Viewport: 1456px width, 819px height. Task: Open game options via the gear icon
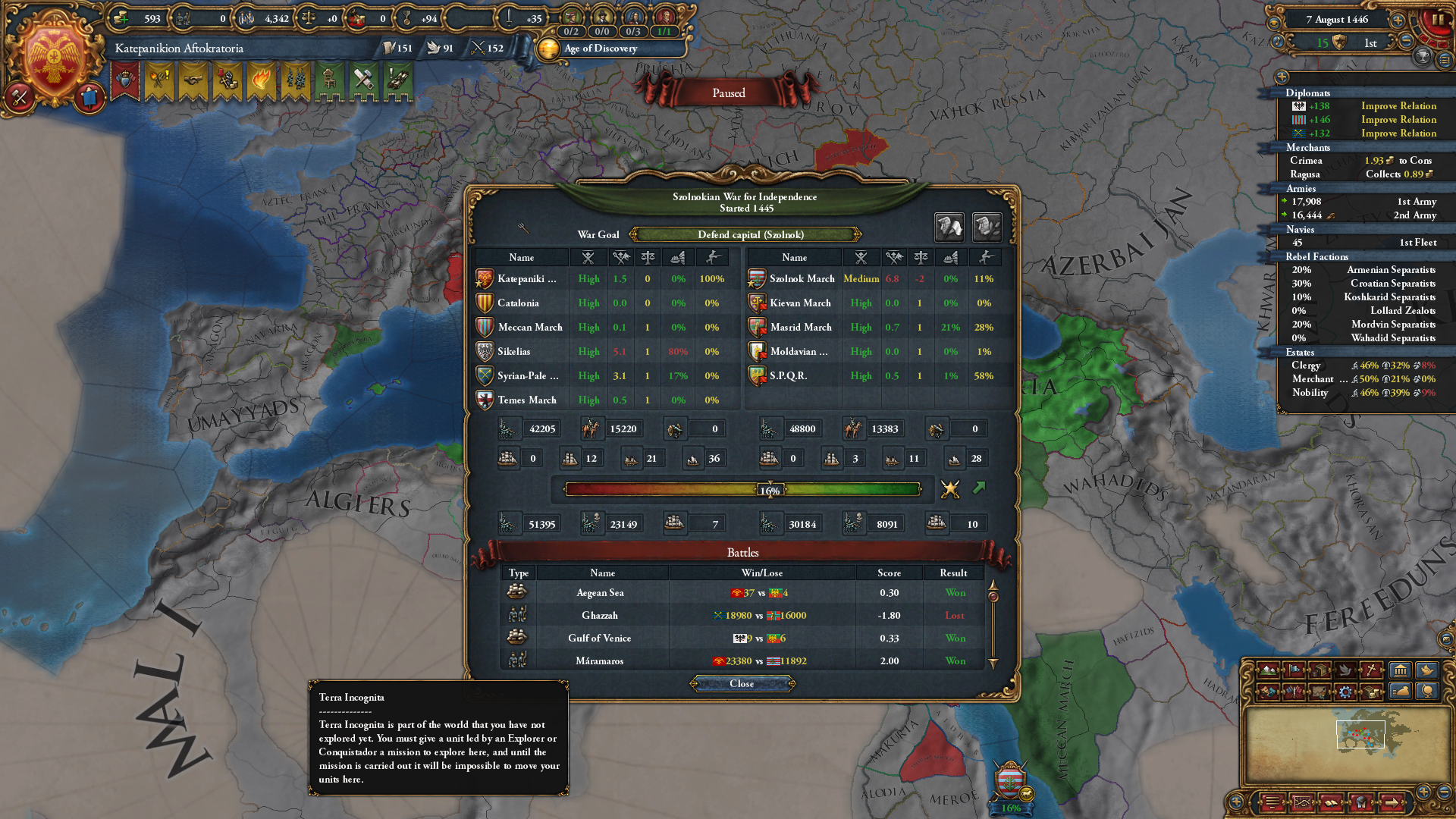pos(1347,692)
